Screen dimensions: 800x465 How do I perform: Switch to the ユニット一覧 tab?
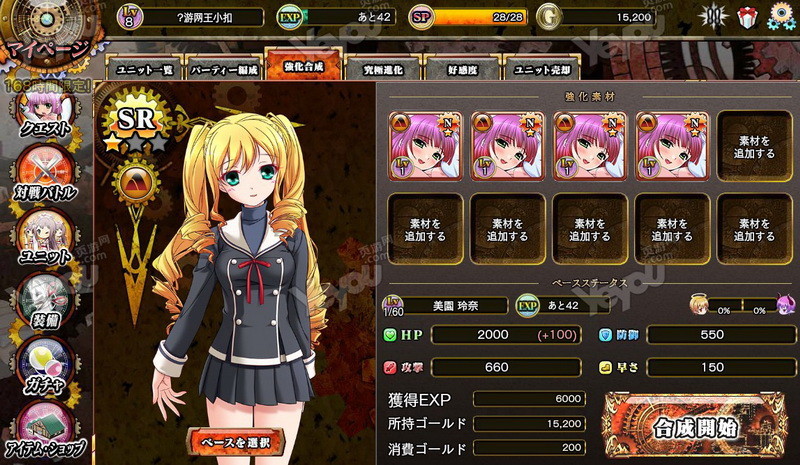(x=143, y=68)
